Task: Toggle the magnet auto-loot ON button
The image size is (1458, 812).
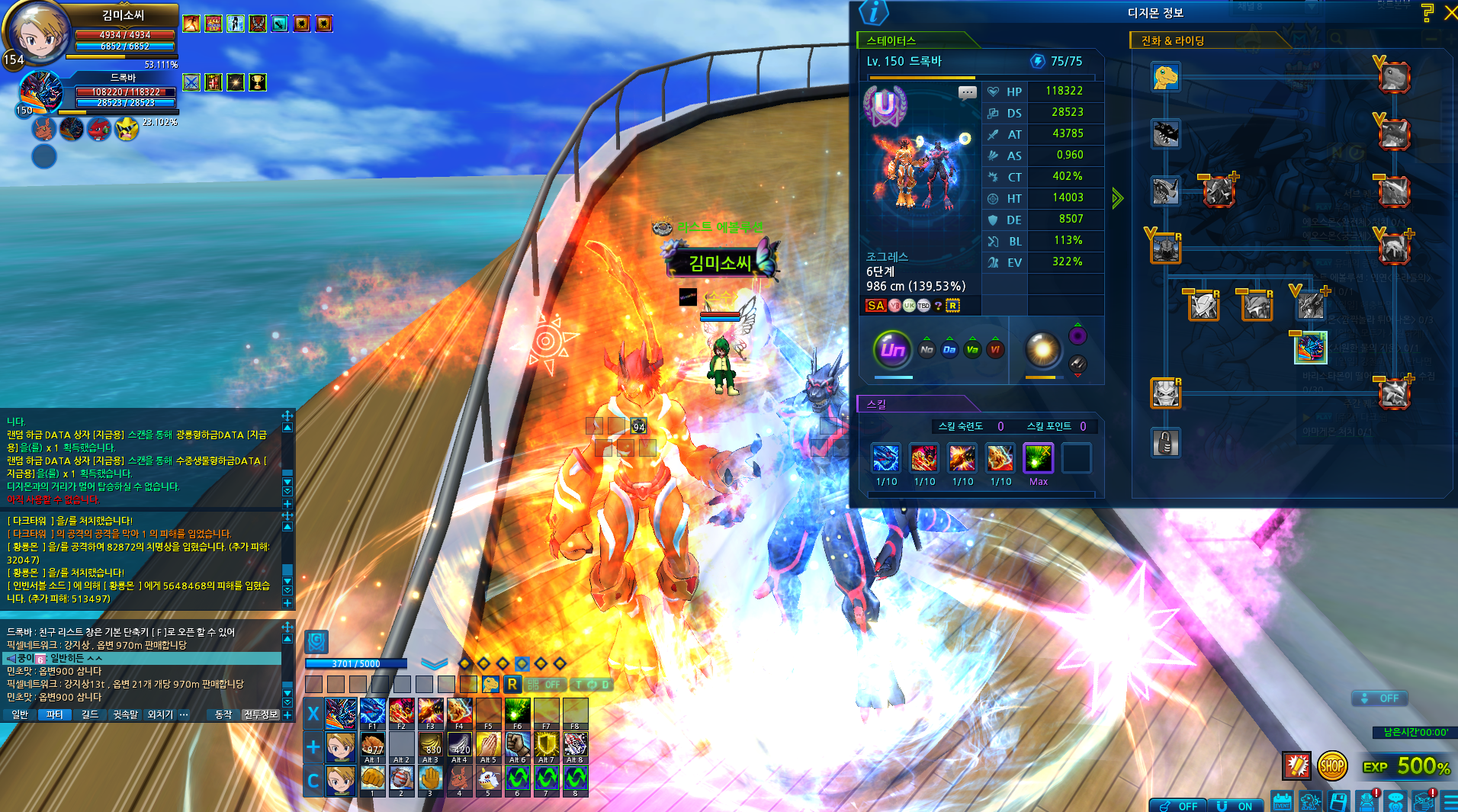Action: coord(1236,805)
